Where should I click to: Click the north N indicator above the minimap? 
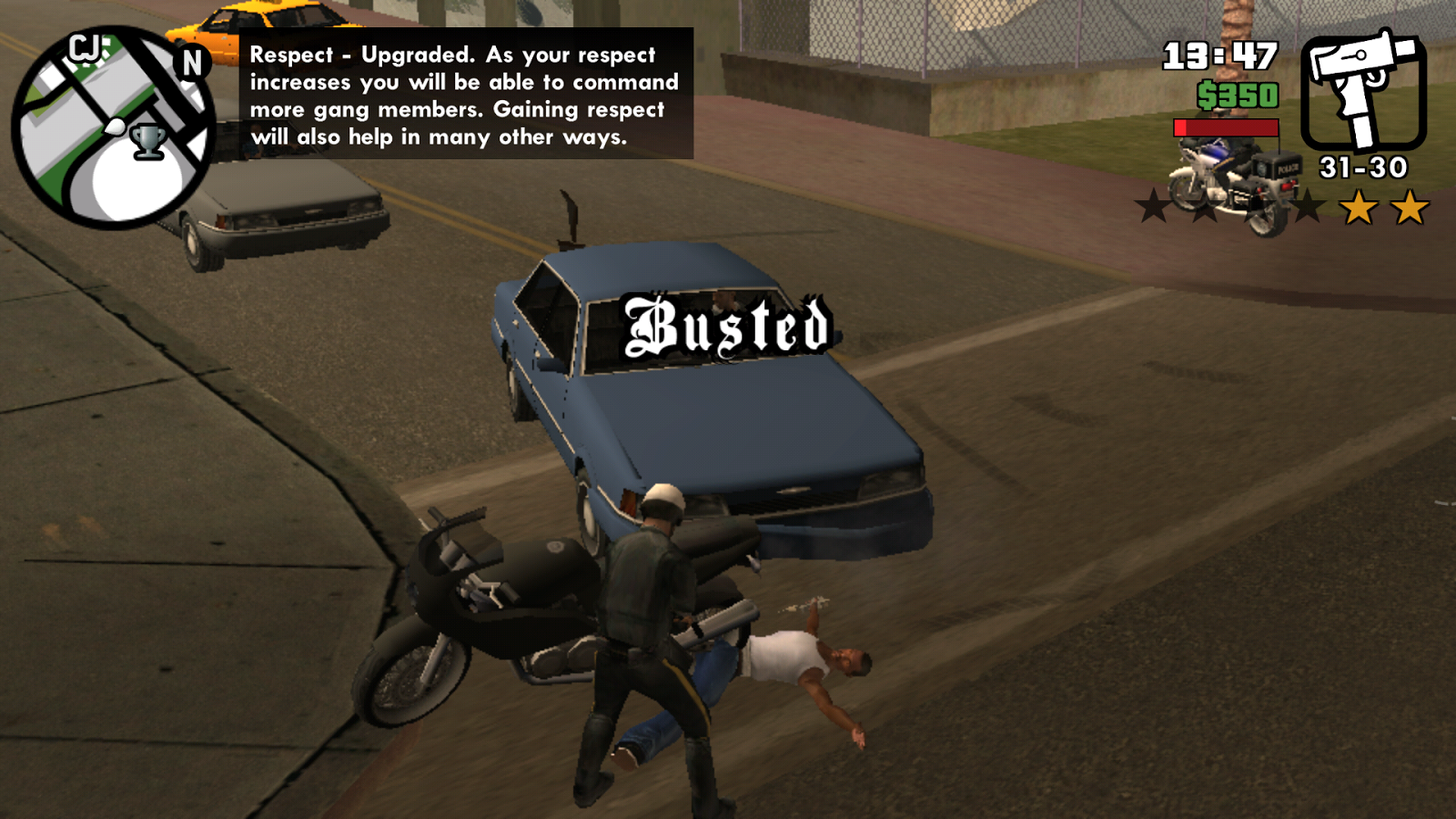[191, 62]
